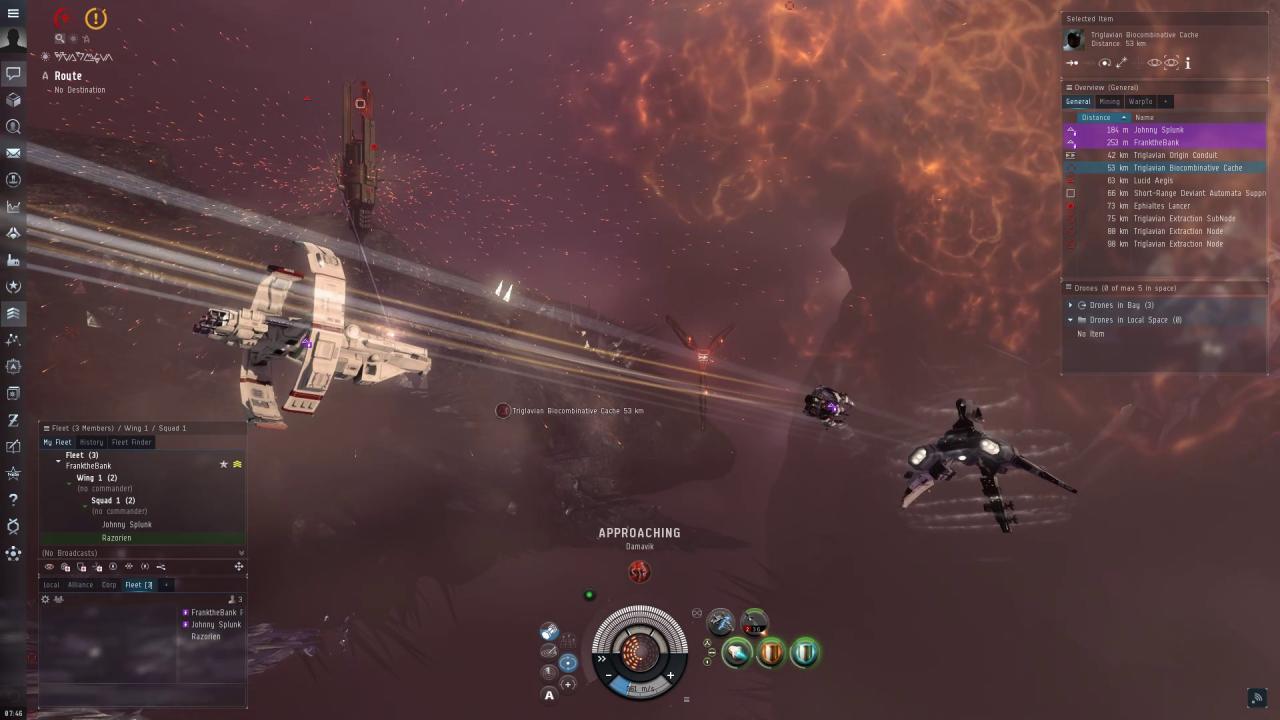
Task: Click the weapon module icon above the HUD modules
Action: click(722, 620)
